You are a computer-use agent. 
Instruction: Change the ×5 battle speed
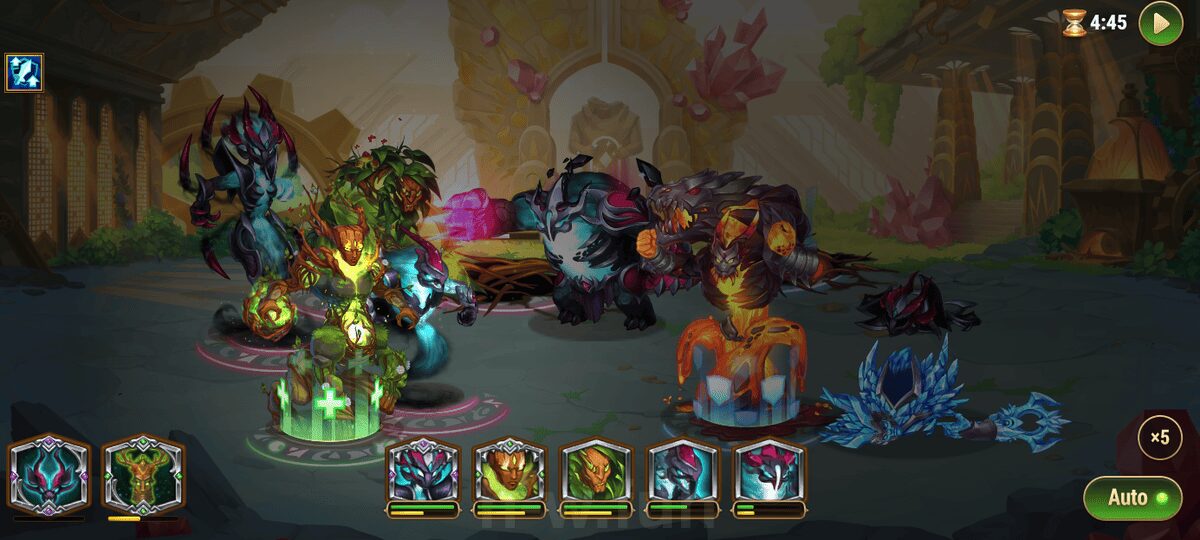coord(1160,437)
